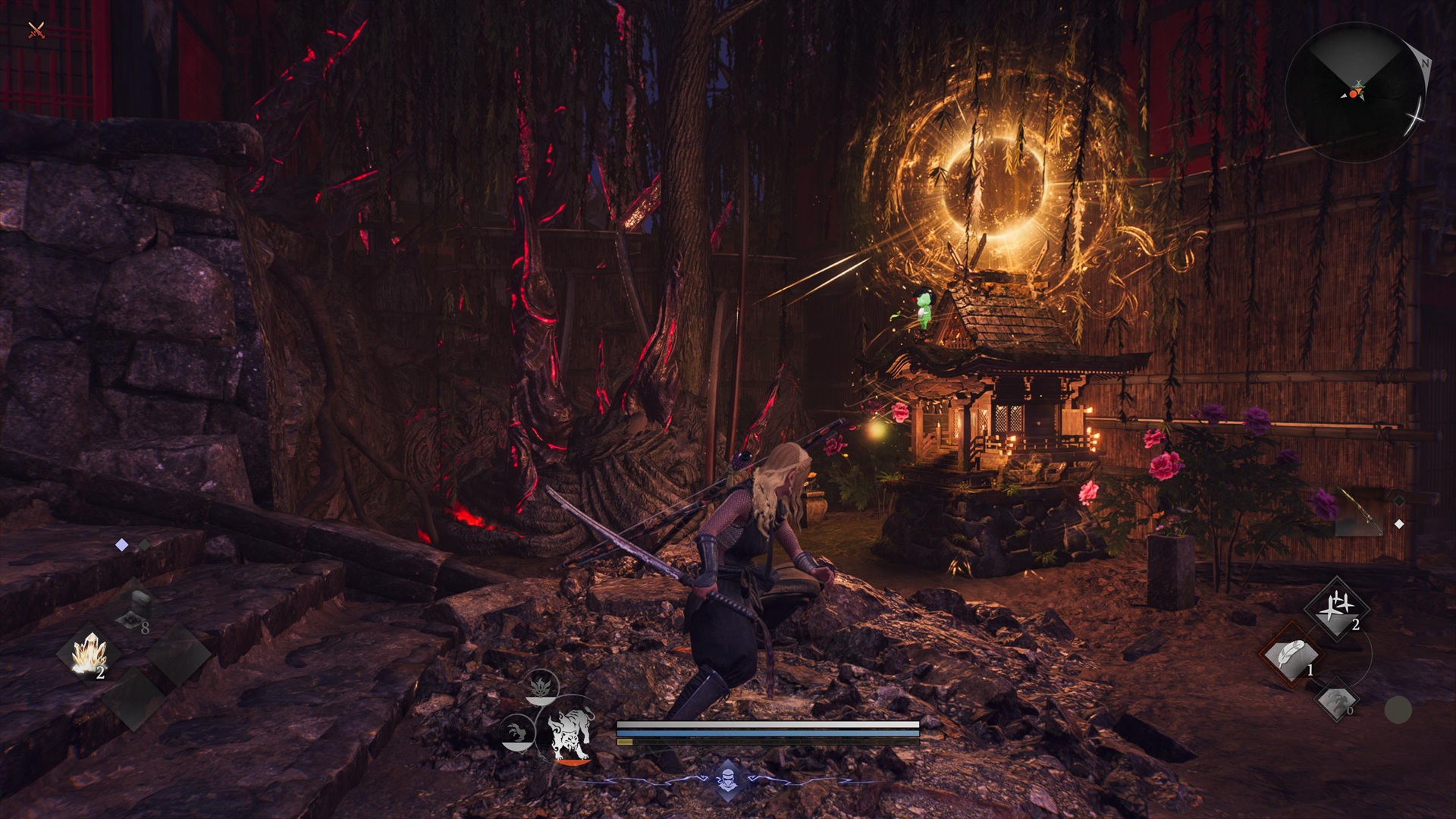The image size is (1456, 819).
Task: Use the glowing crystal item slot
Action: click(90, 654)
